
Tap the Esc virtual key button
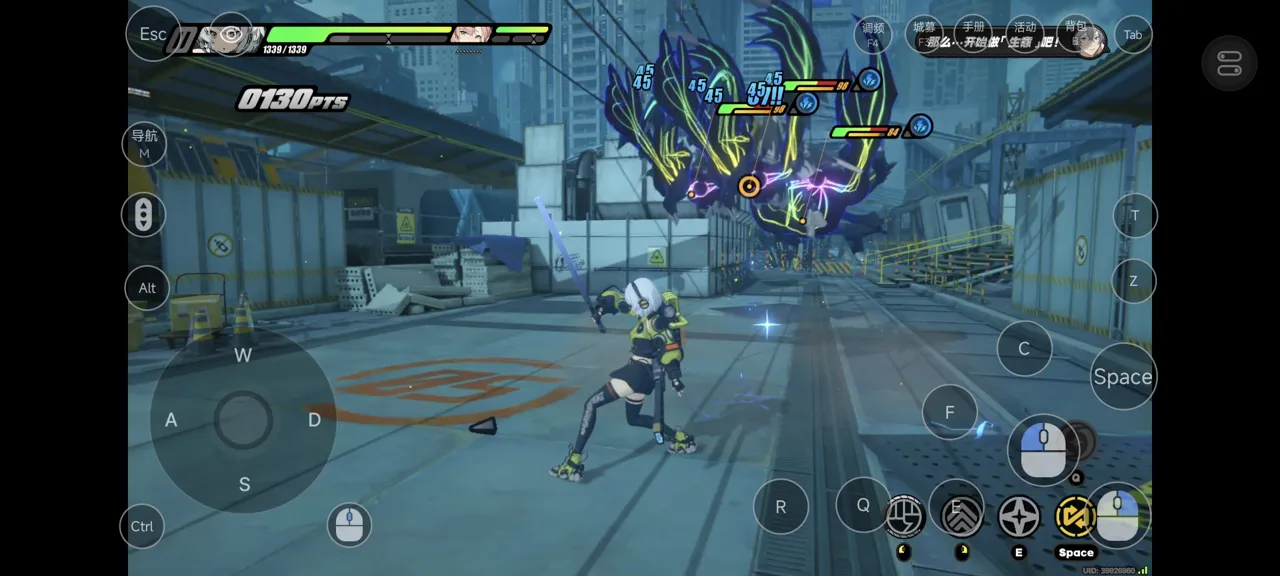click(x=153, y=34)
